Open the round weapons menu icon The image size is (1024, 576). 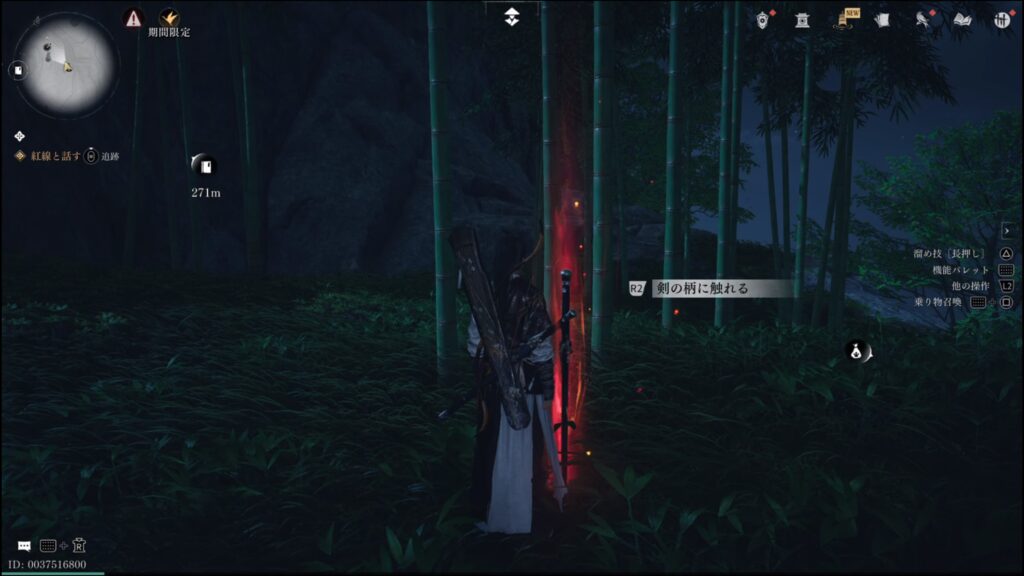(1001, 20)
